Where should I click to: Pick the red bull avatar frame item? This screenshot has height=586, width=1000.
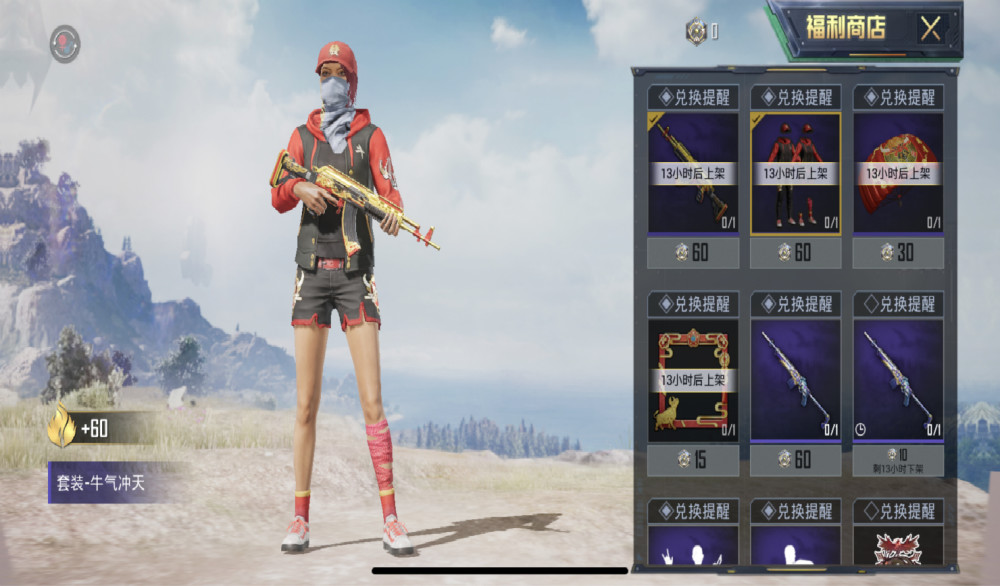693,380
